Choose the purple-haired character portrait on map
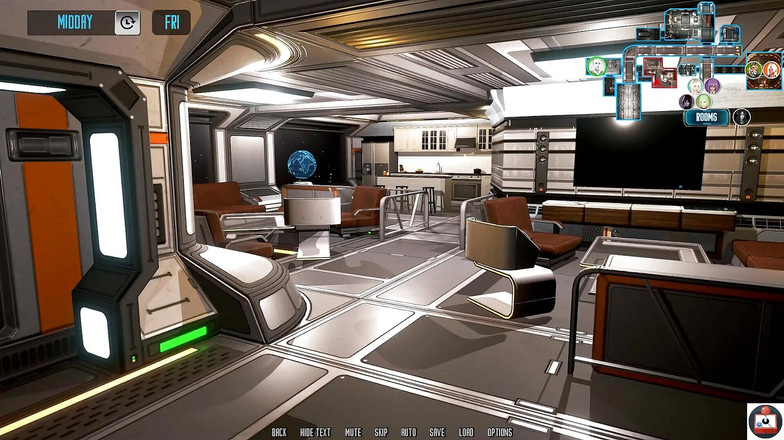 (x=712, y=86)
